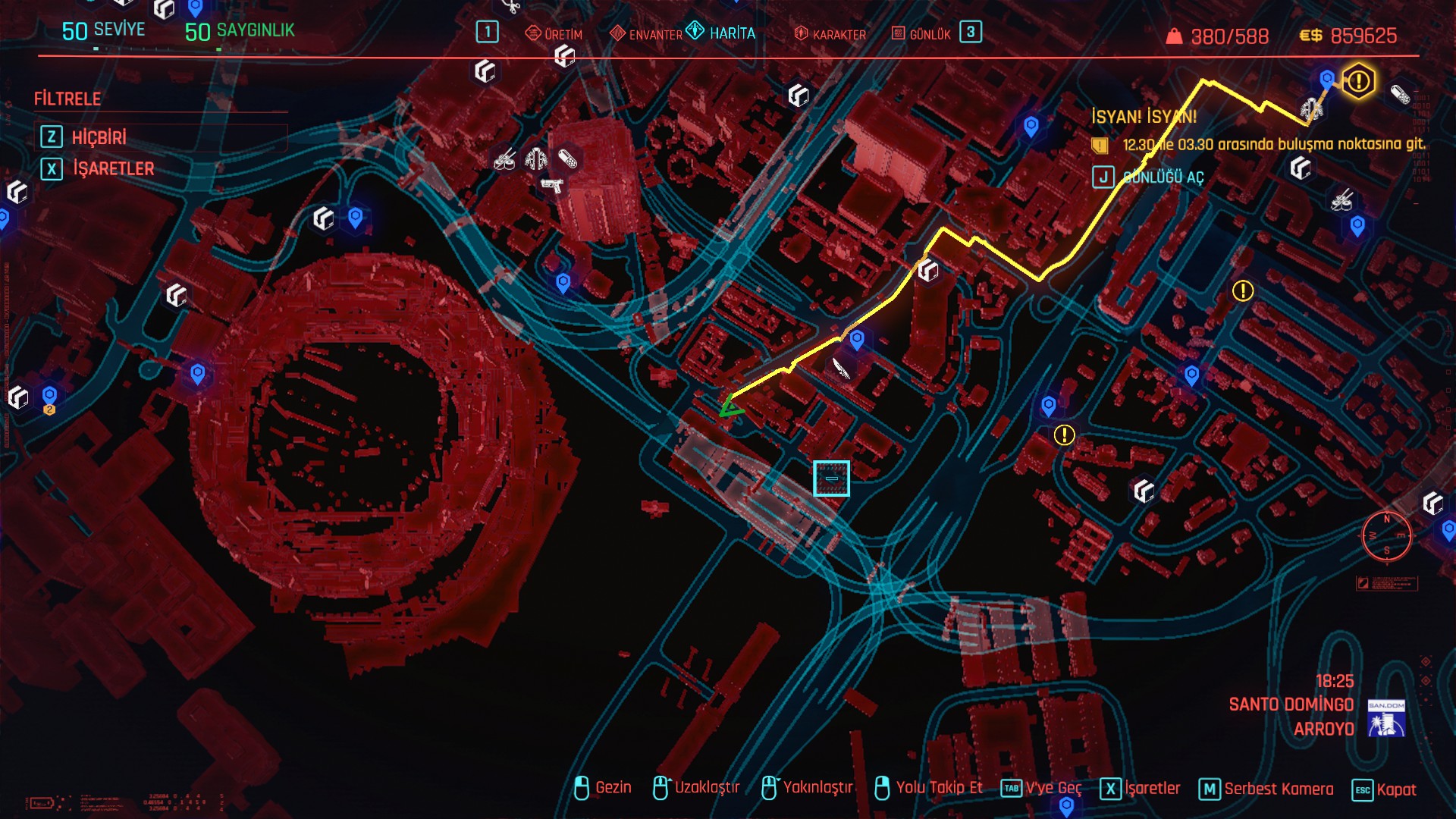The height and width of the screenshot is (819, 1456).
Task: Open the Üretim crafting tab
Action: coord(554,34)
